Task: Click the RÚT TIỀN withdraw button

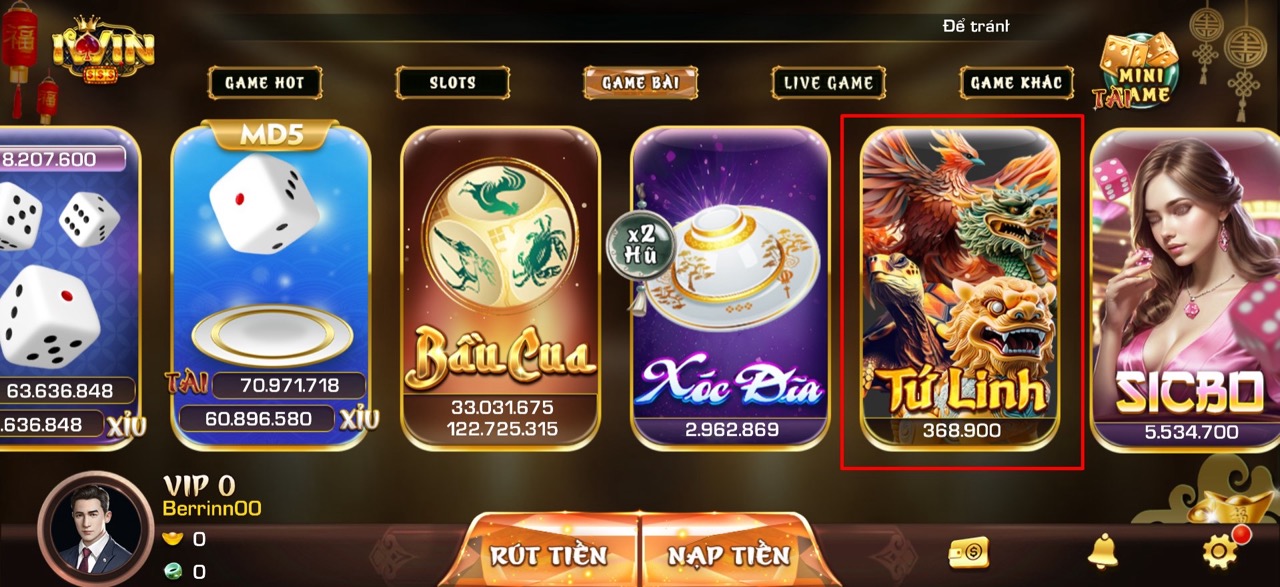Action: click(549, 554)
